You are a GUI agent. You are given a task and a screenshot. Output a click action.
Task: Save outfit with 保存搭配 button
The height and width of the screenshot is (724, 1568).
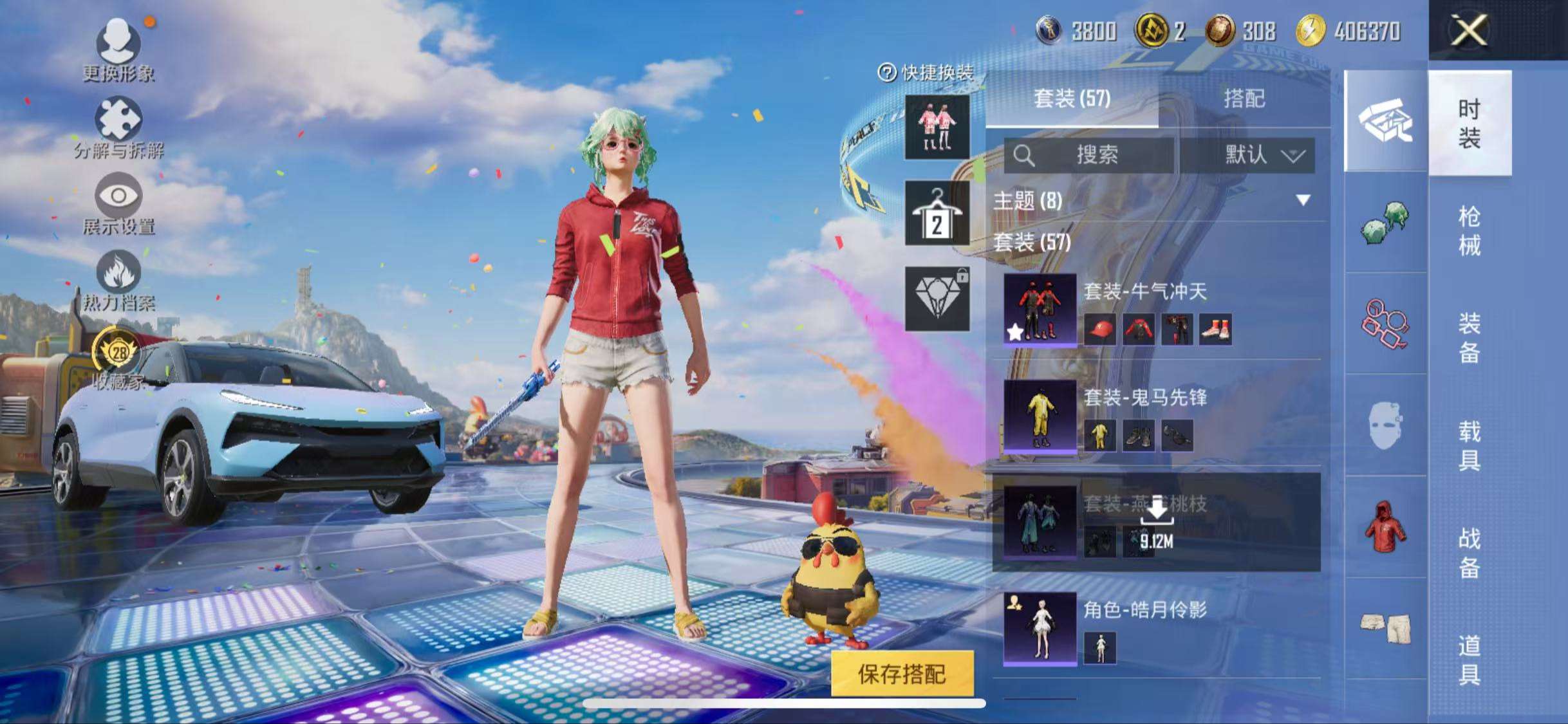coord(901,673)
